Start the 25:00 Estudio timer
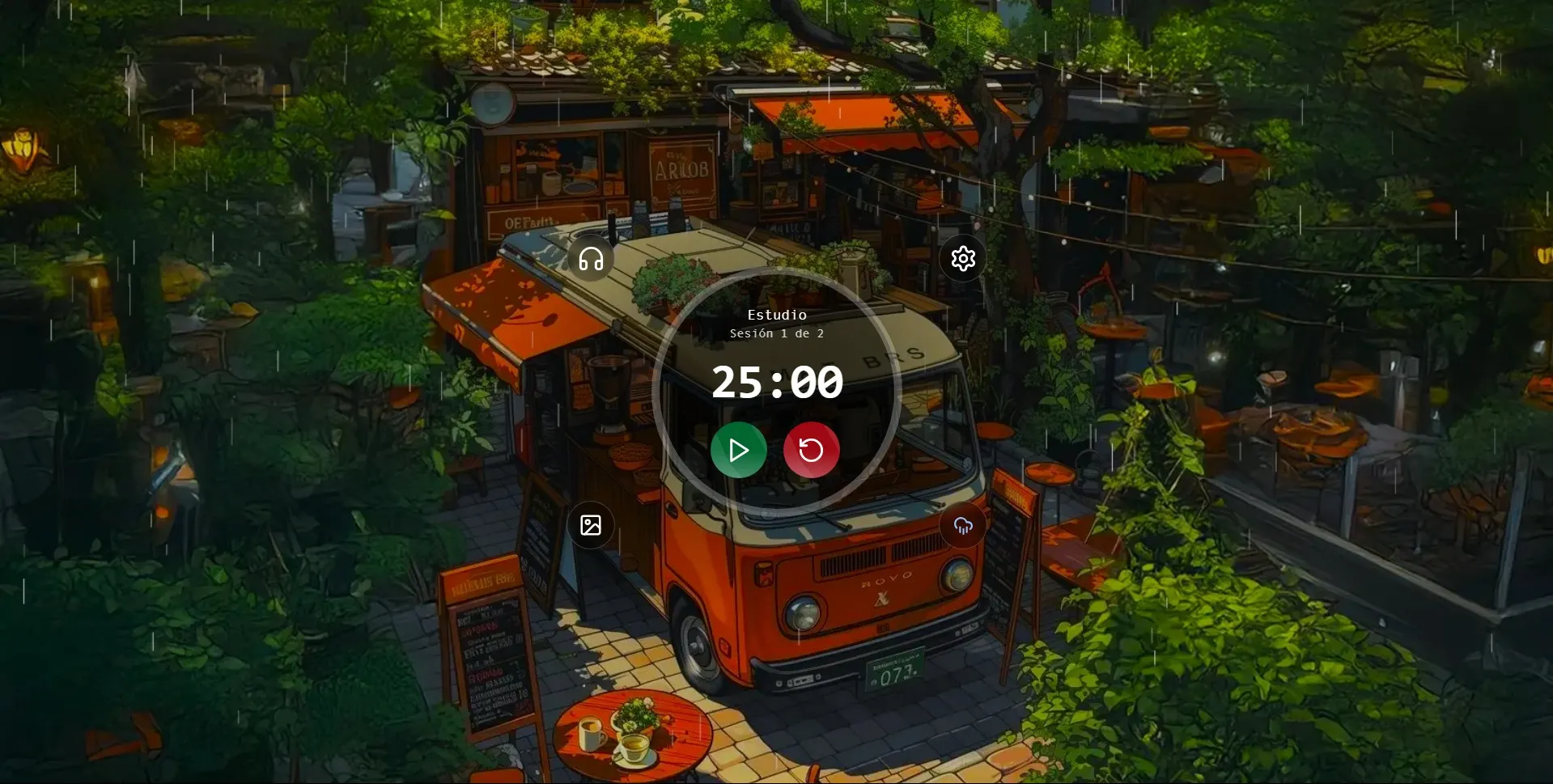The image size is (1553, 784). [737, 449]
